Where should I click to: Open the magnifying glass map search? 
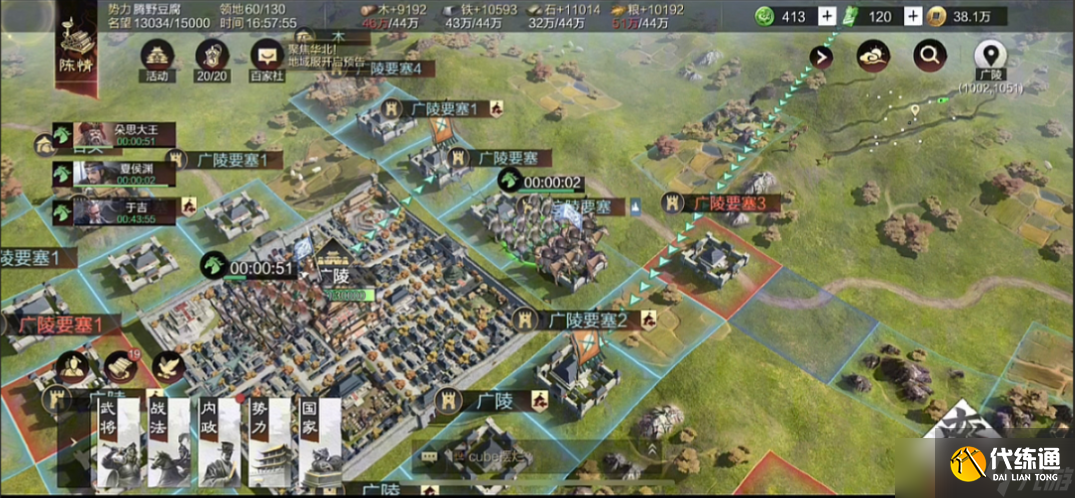pos(930,56)
